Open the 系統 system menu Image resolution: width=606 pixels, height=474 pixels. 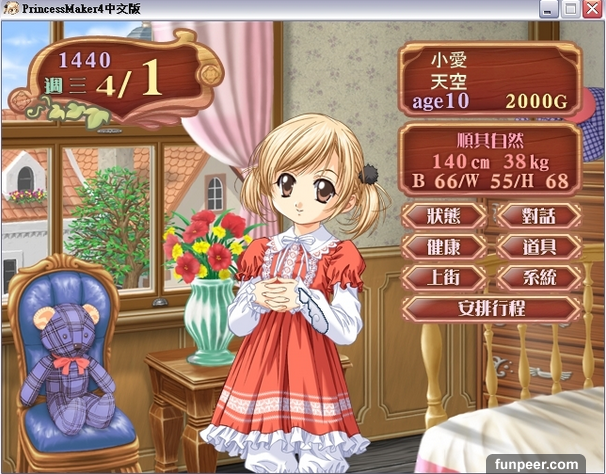click(538, 277)
